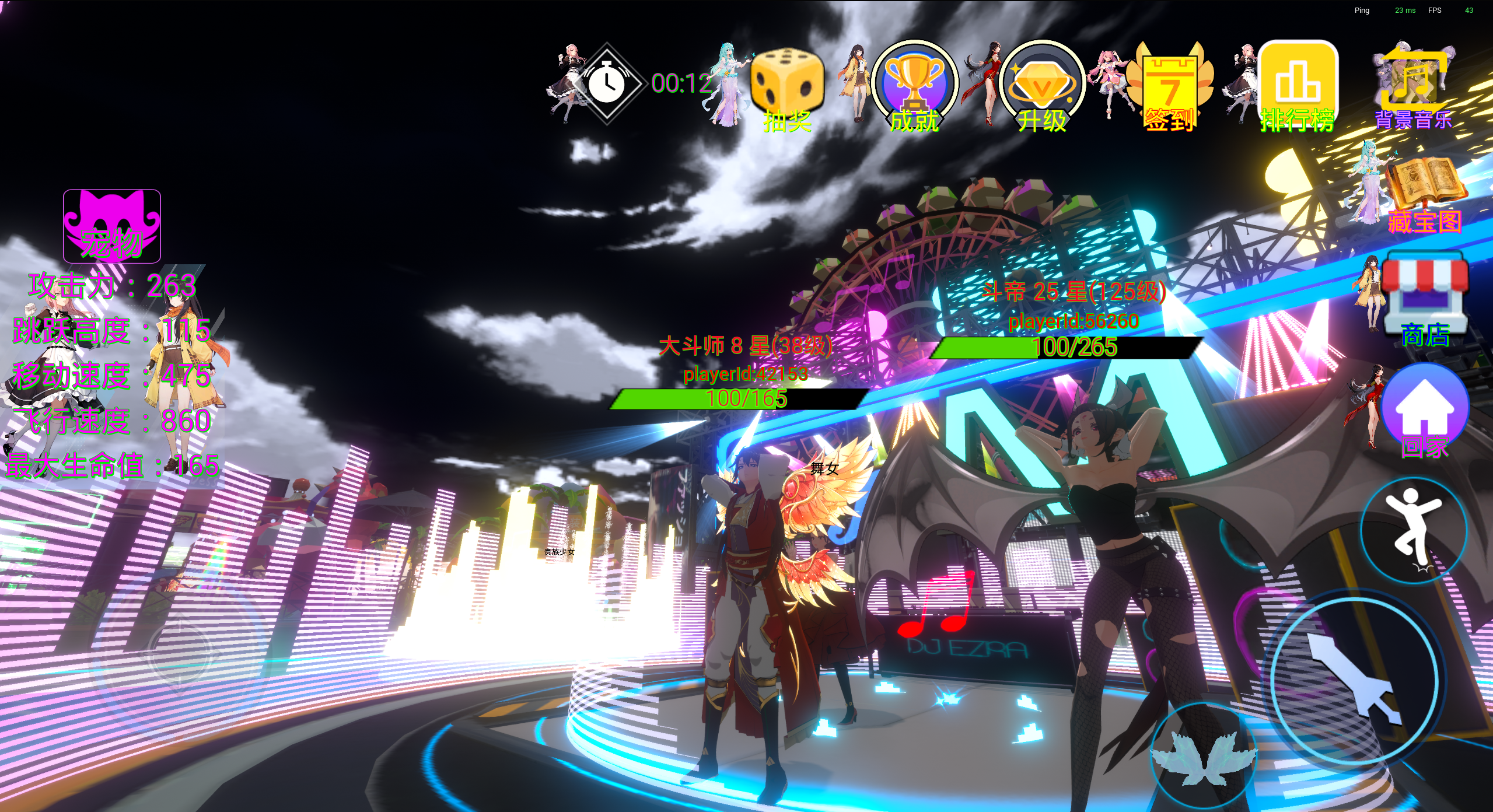Screen dimensions: 1493x812
Task: Activate the wings flight button
Action: tap(1203, 757)
